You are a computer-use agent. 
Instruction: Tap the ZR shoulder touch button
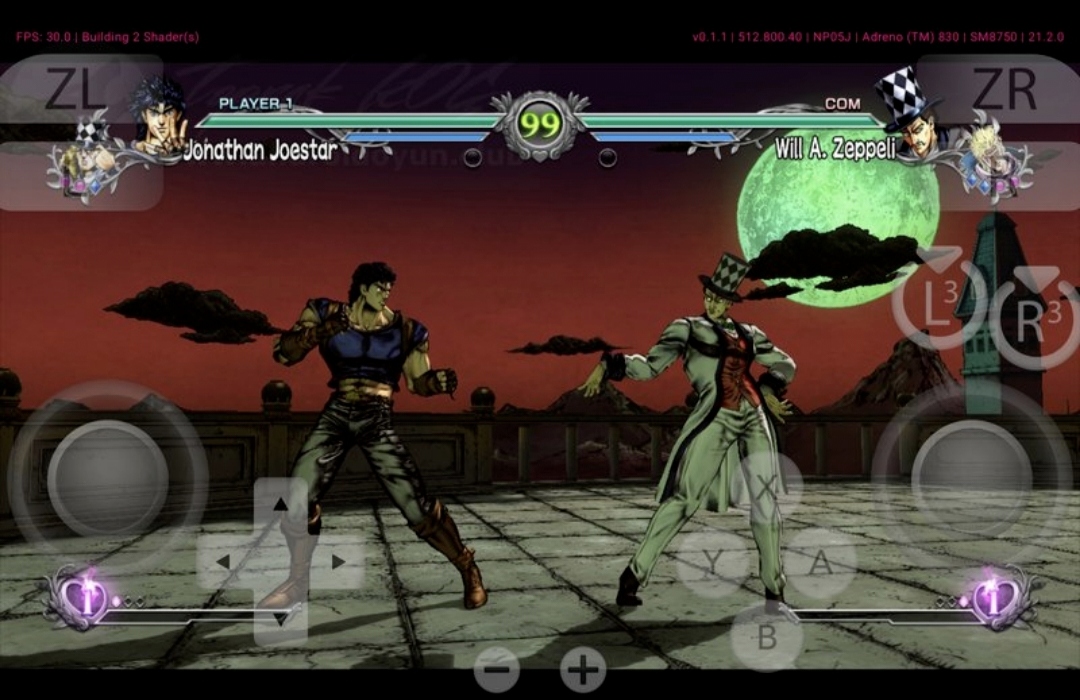click(1003, 92)
